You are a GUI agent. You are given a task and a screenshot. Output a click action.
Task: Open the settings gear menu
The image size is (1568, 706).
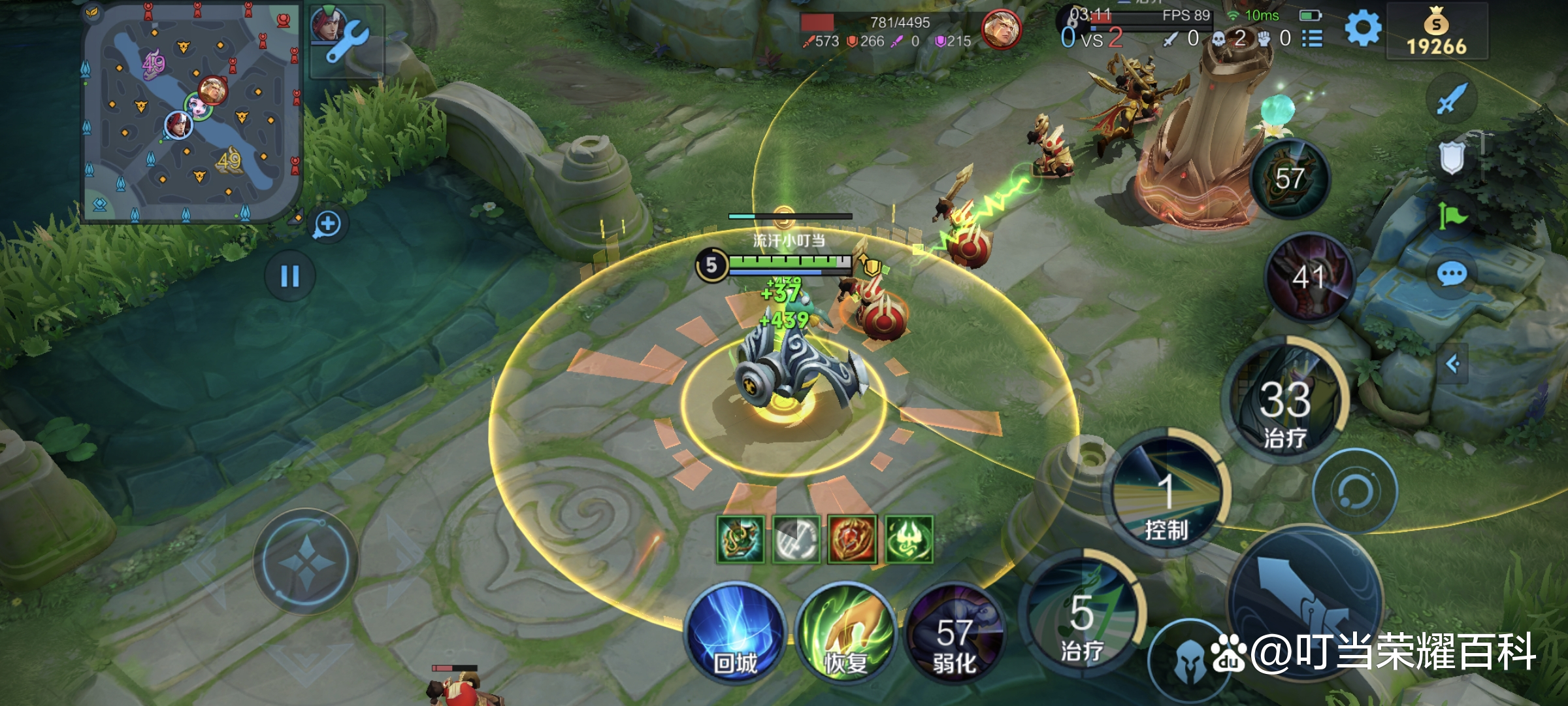click(x=1363, y=29)
